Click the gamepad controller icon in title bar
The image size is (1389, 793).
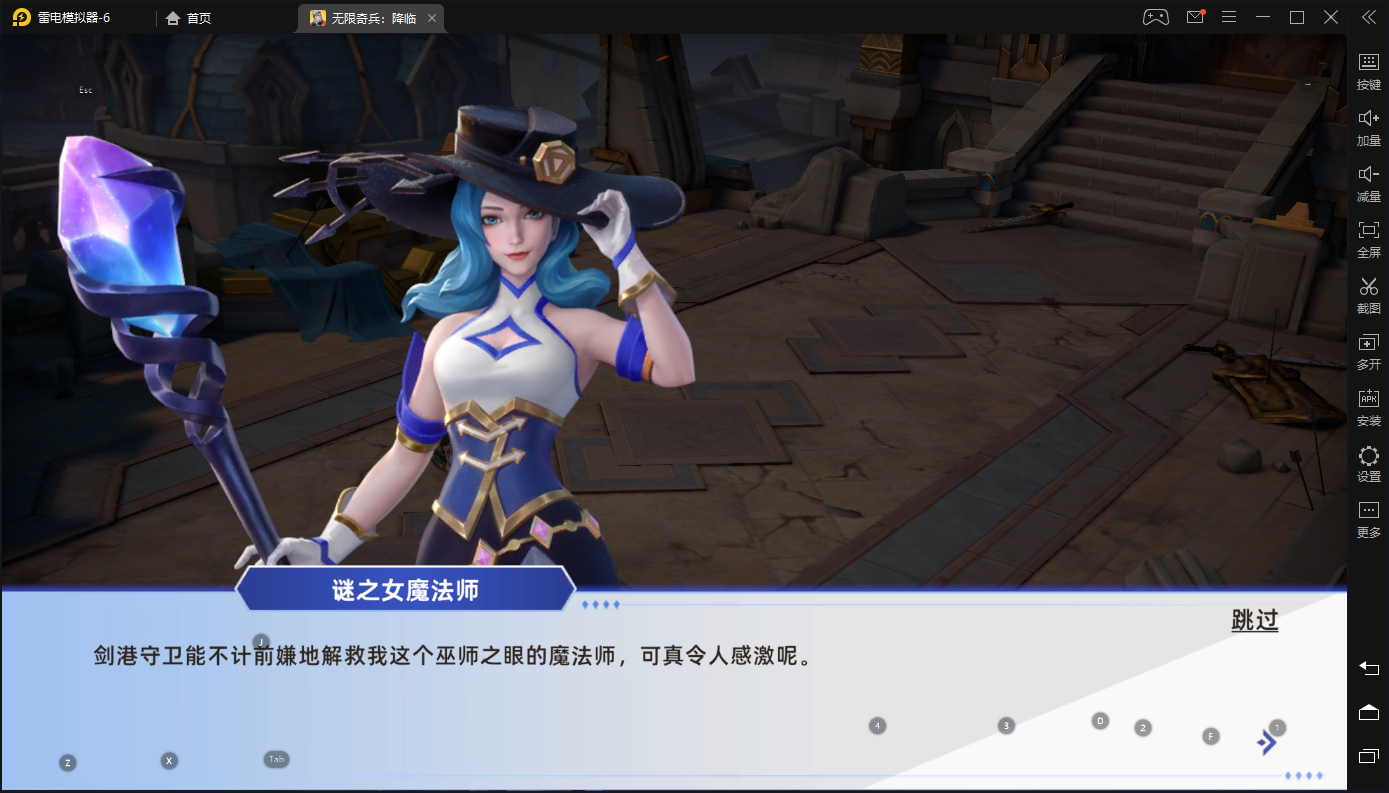click(1155, 16)
